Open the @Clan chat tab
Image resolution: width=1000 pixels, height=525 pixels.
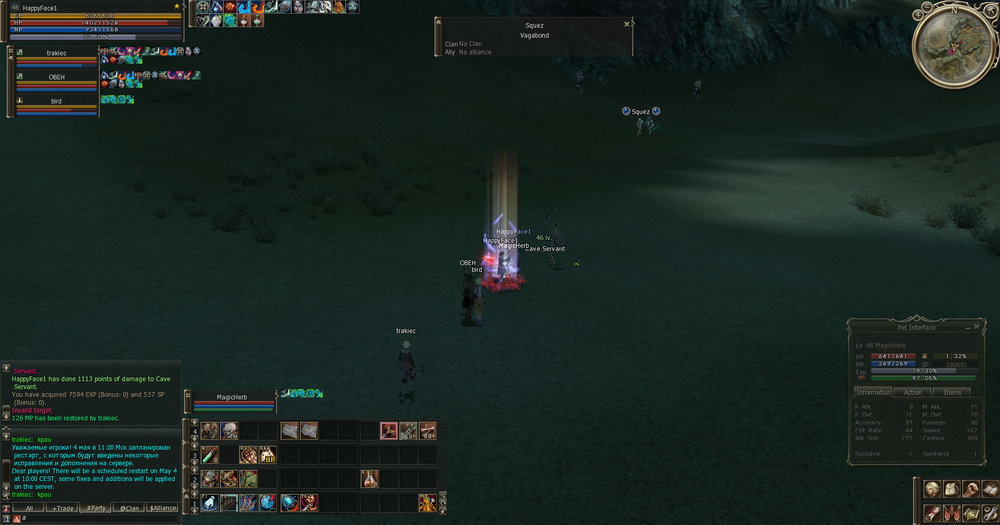click(130, 508)
